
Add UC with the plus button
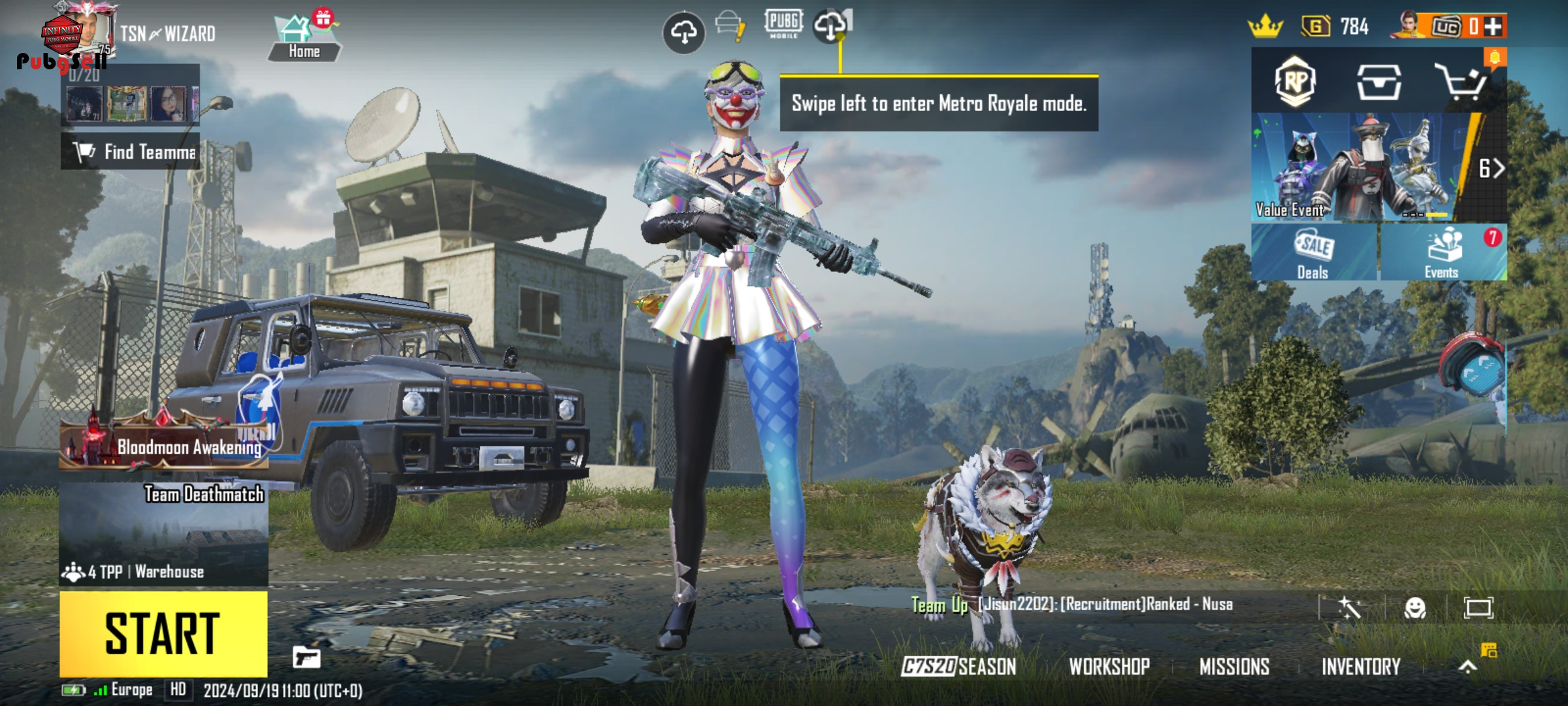click(x=1493, y=26)
